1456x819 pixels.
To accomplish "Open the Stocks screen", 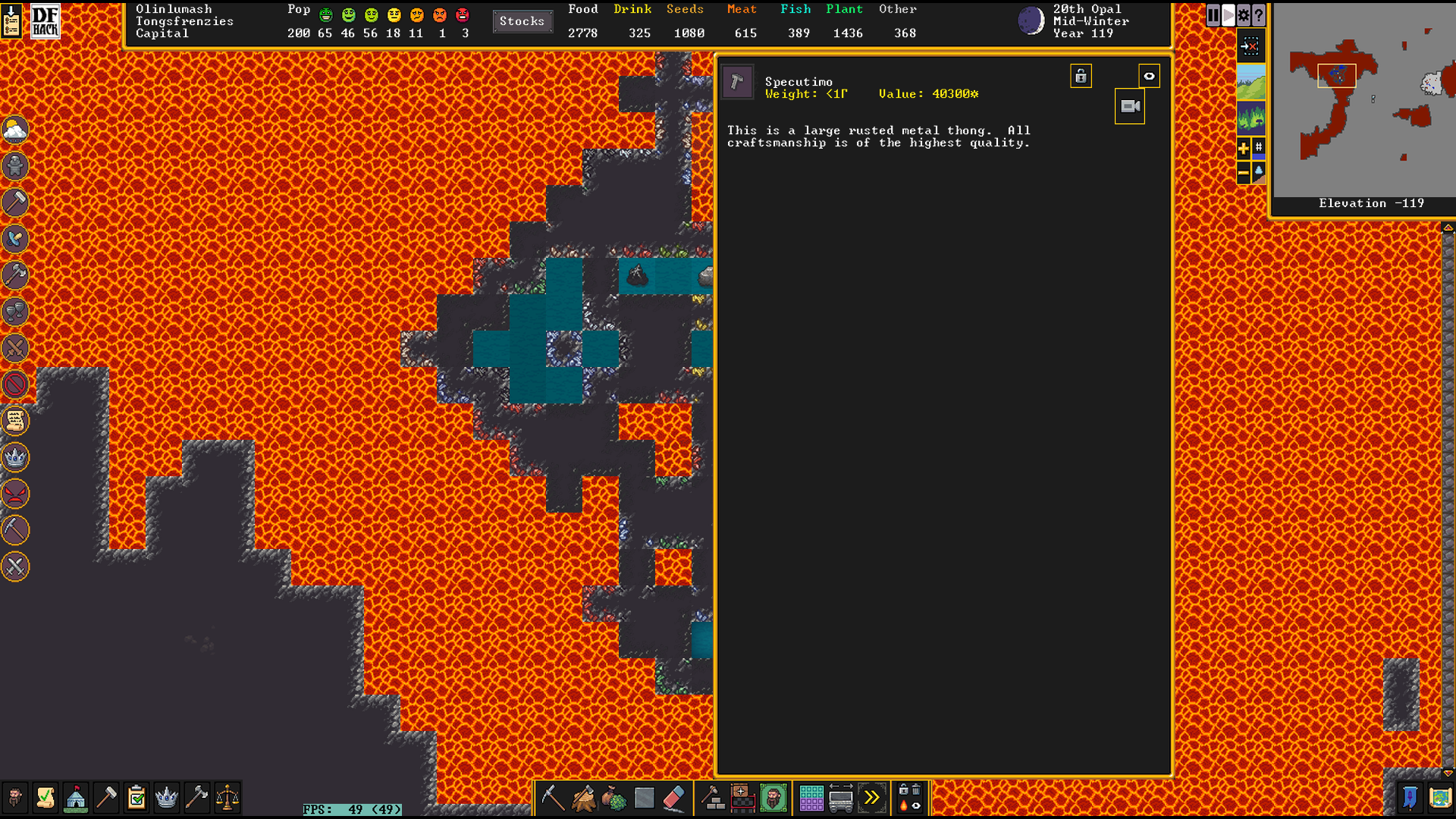I will (522, 21).
